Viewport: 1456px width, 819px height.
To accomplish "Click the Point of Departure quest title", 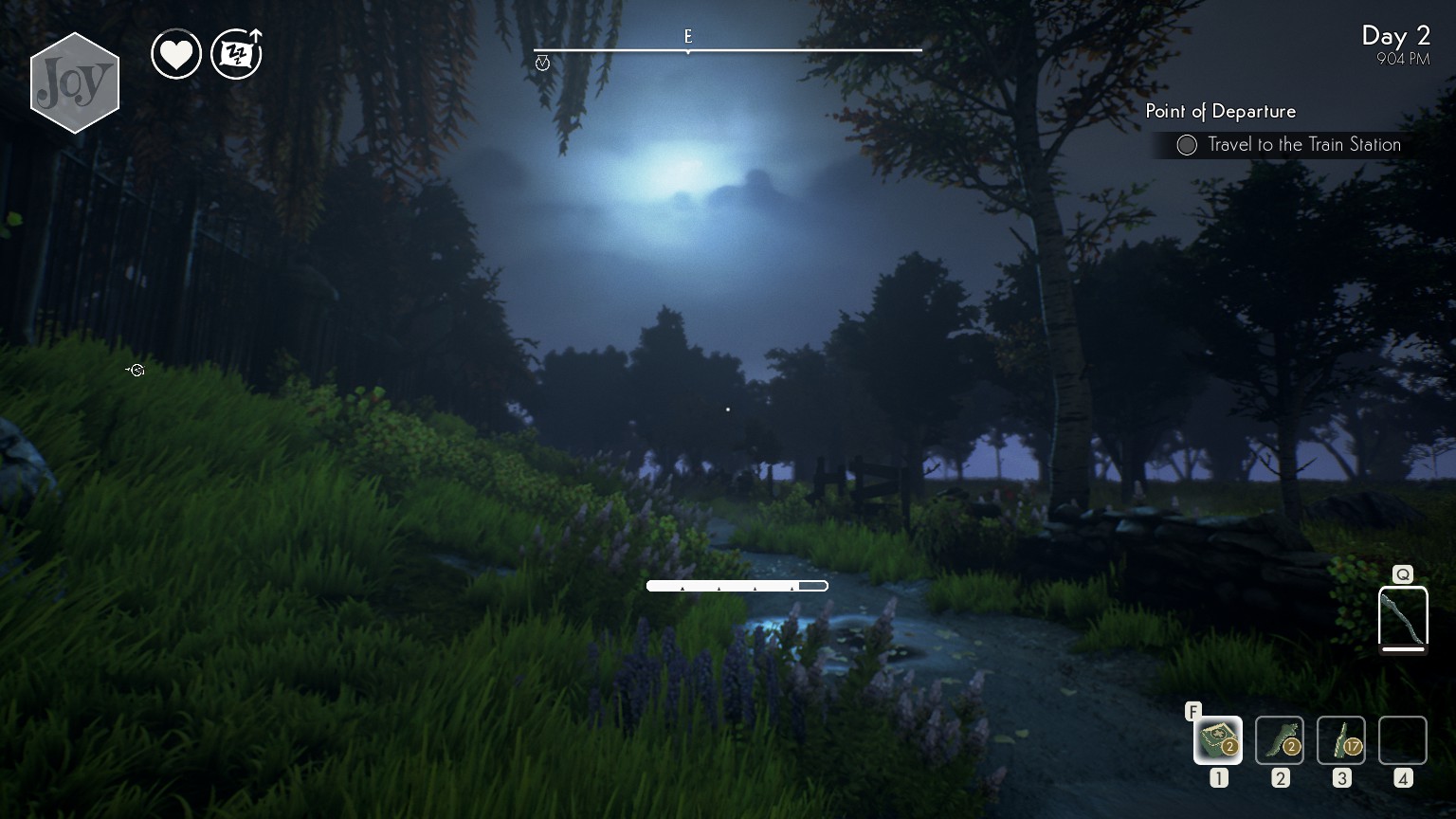I will 1219,111.
